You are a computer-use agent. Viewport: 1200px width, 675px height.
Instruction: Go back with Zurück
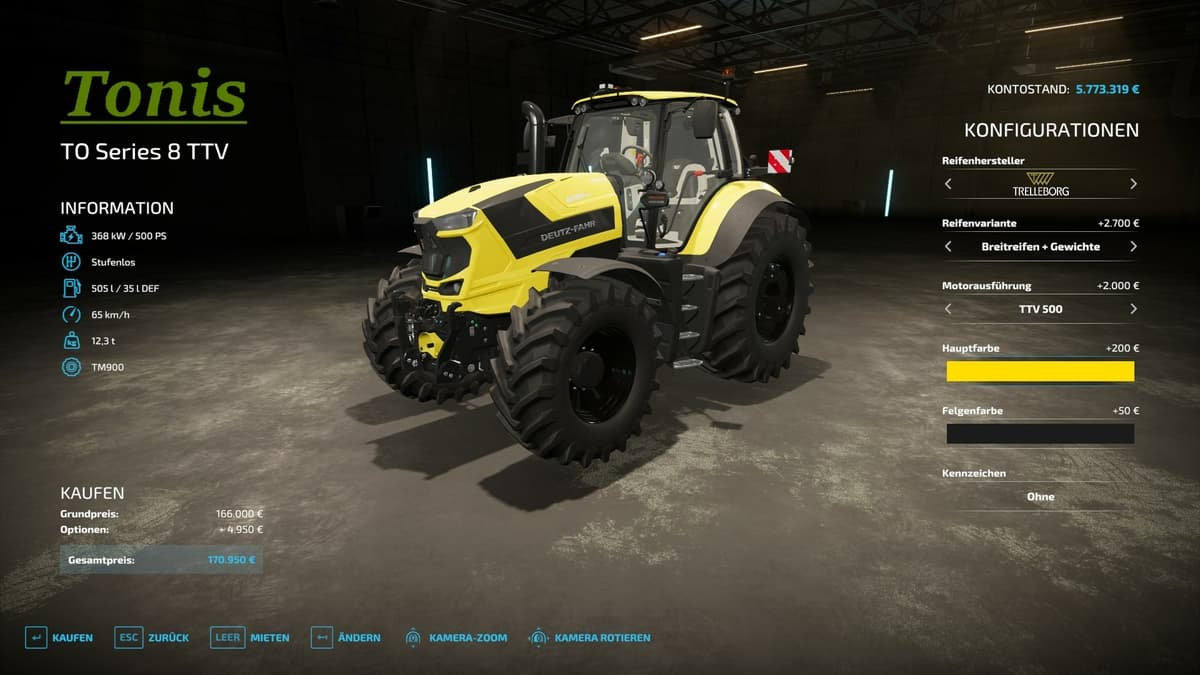pyautogui.click(x=145, y=638)
